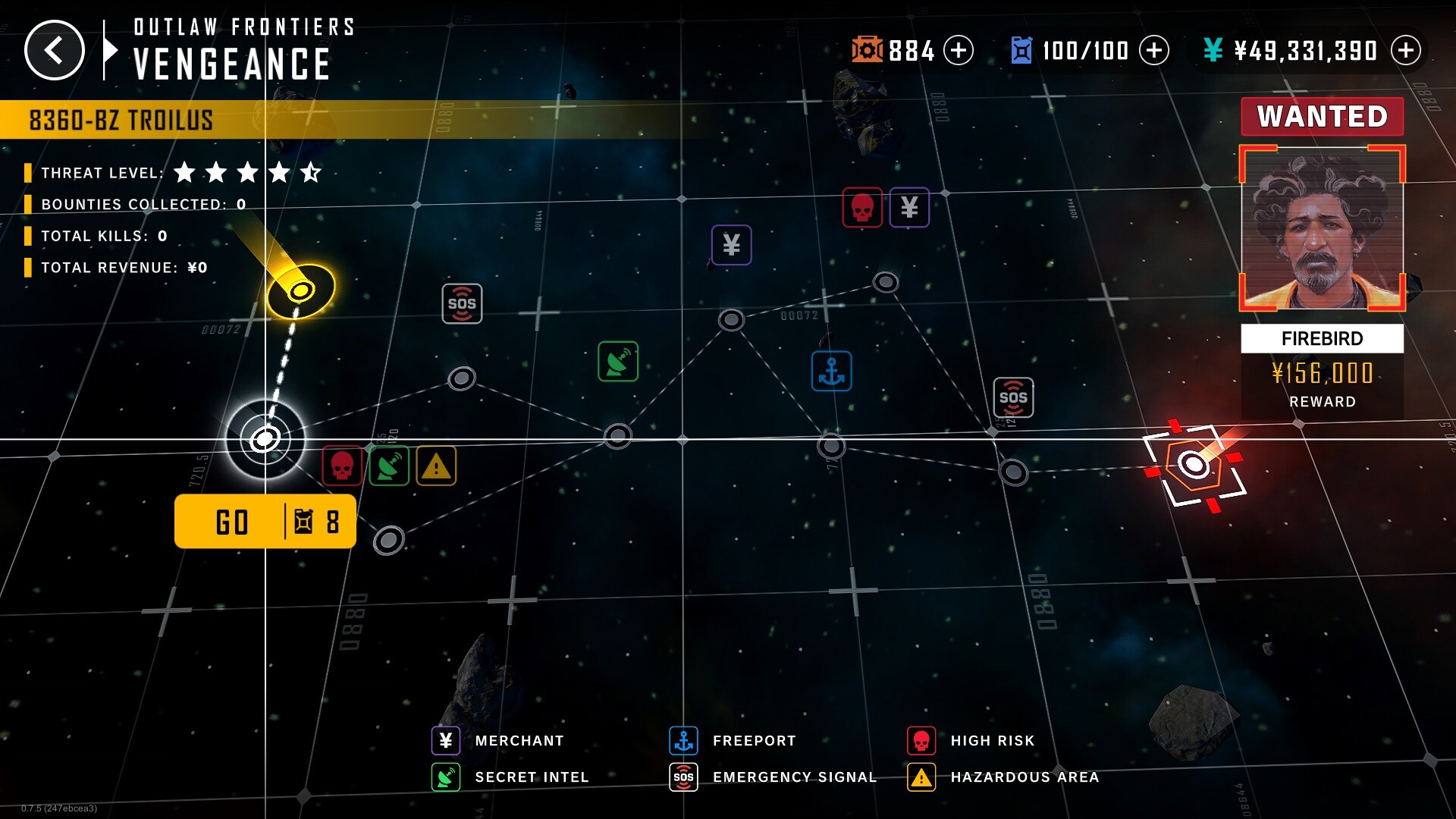Click the plus next to the 884 supplies
The image size is (1456, 819).
pyautogui.click(x=959, y=51)
